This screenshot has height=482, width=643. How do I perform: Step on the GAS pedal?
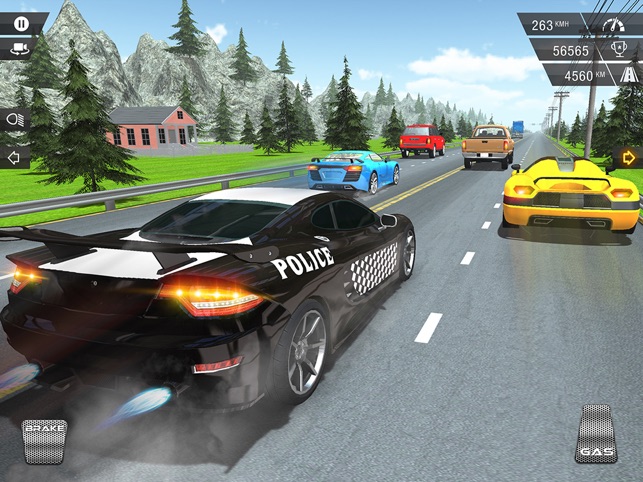[x=596, y=434]
